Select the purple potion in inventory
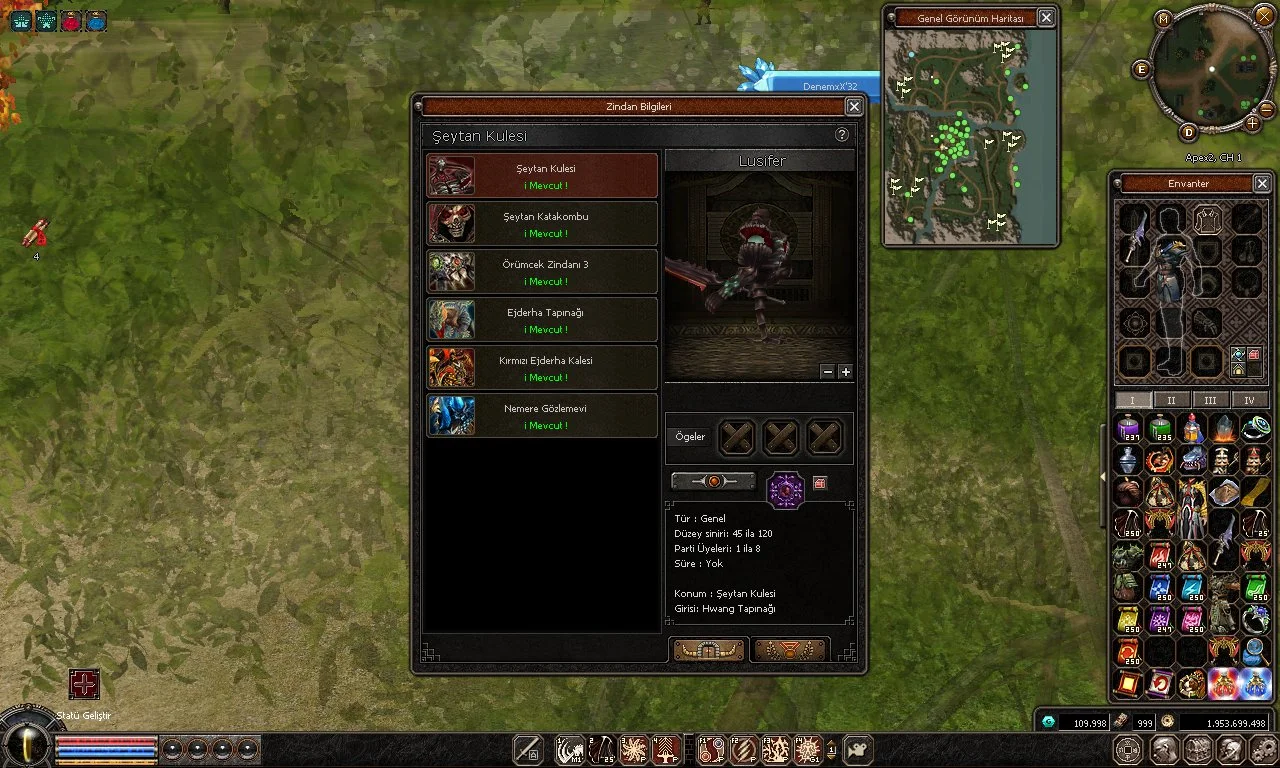 pyautogui.click(x=1129, y=429)
